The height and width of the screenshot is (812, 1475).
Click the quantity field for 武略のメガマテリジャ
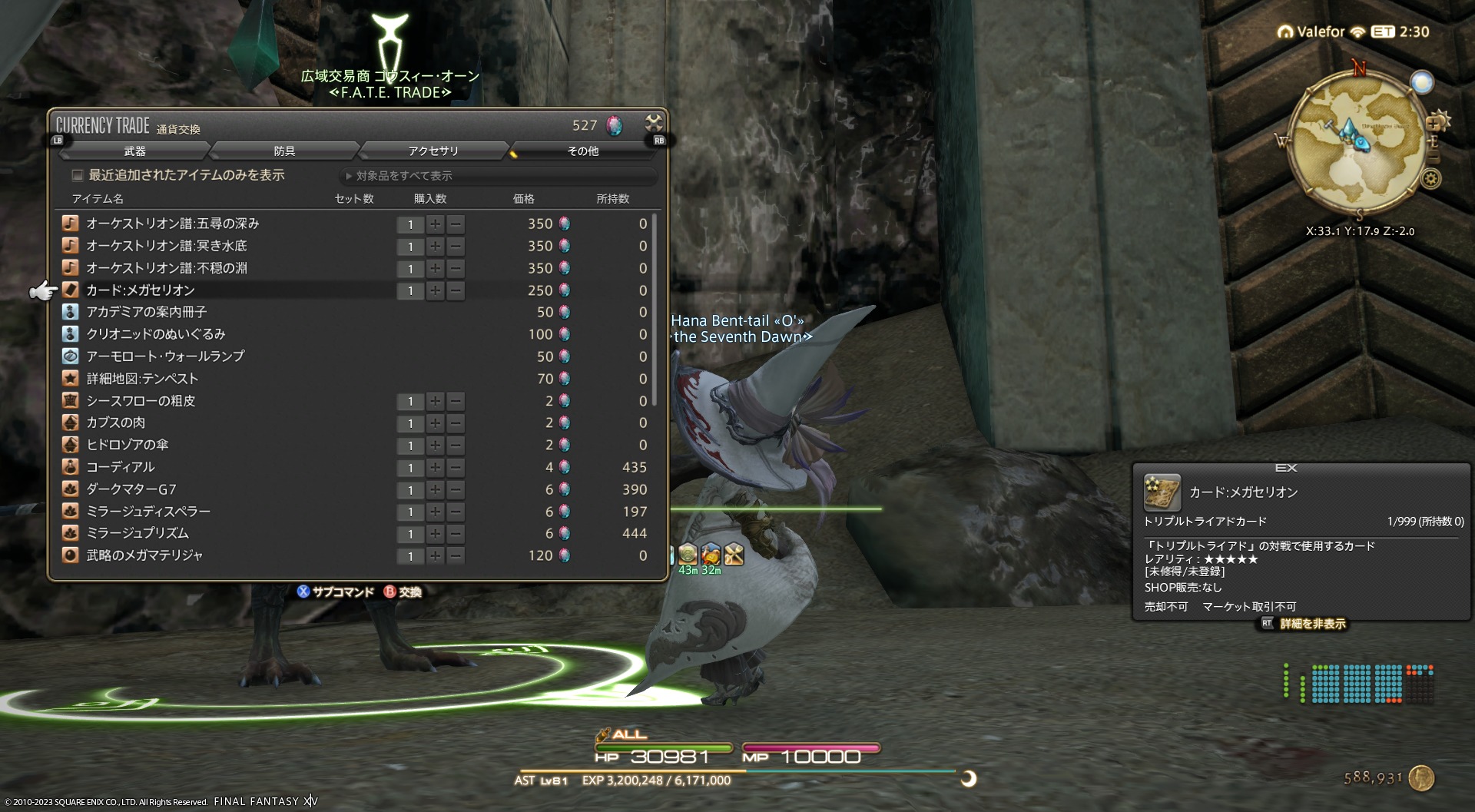pos(410,555)
